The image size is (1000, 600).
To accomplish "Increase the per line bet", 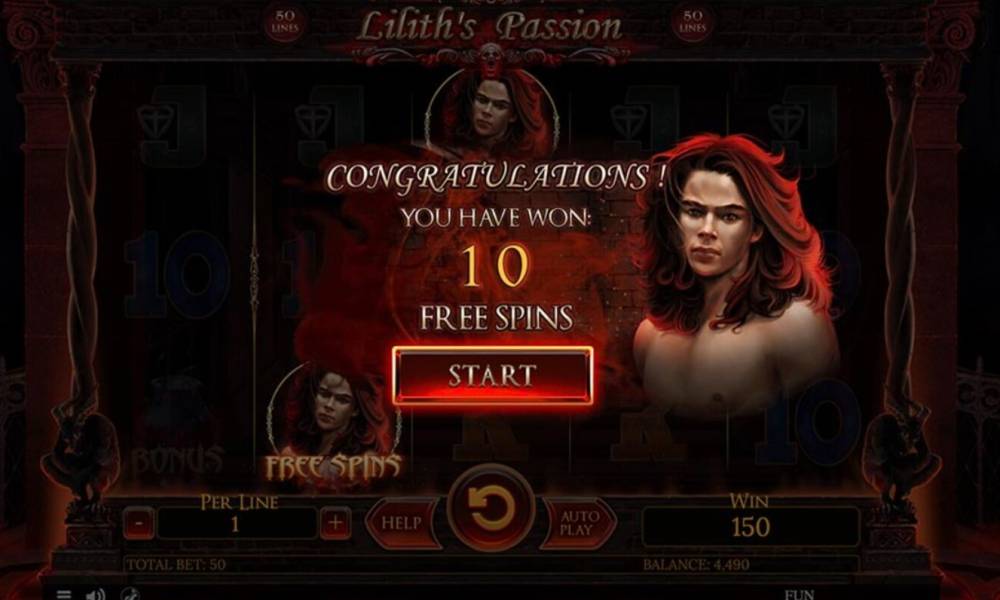I will coord(335,522).
